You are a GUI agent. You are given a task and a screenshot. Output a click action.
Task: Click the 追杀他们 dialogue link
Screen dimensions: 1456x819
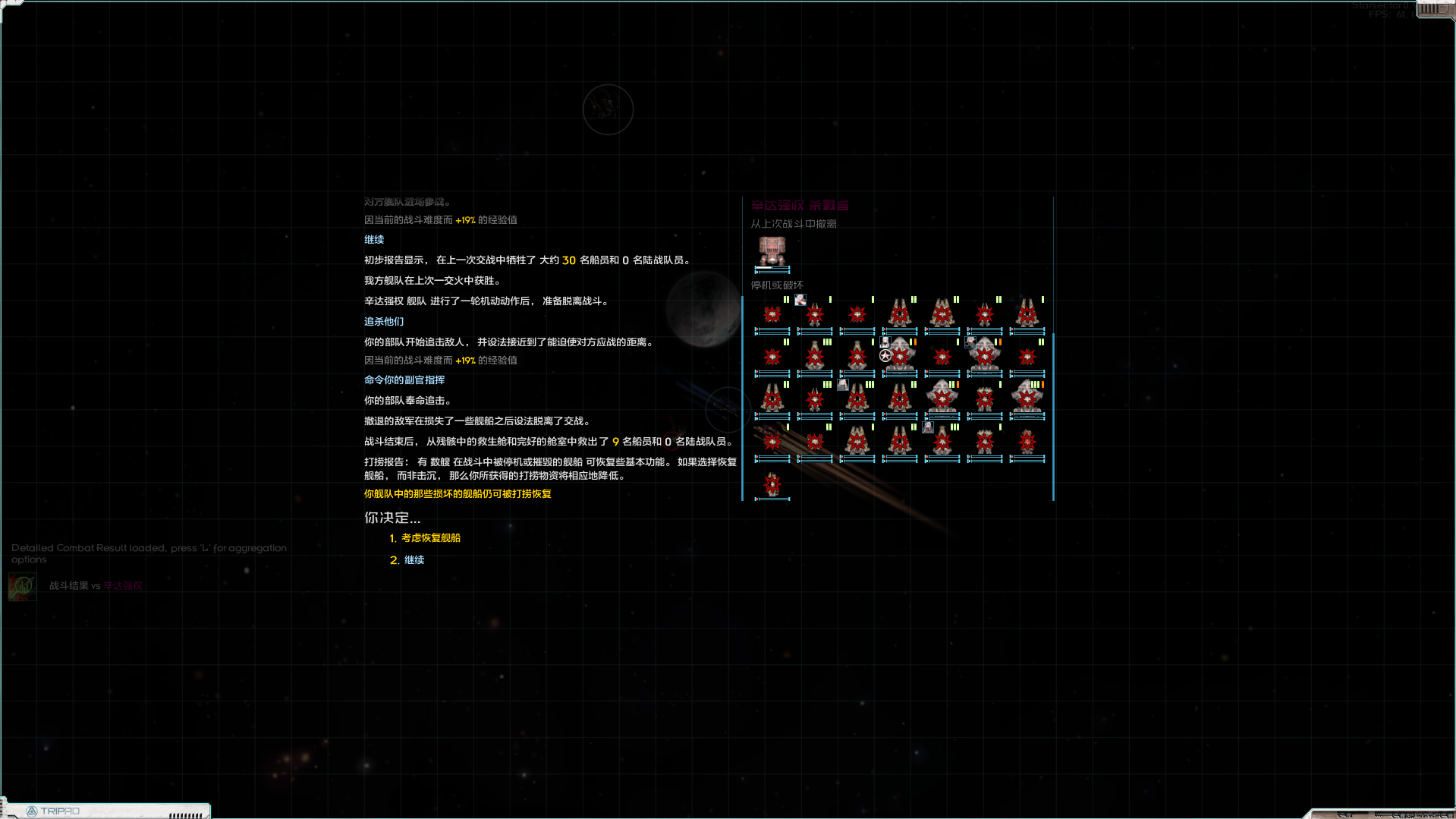coord(384,321)
